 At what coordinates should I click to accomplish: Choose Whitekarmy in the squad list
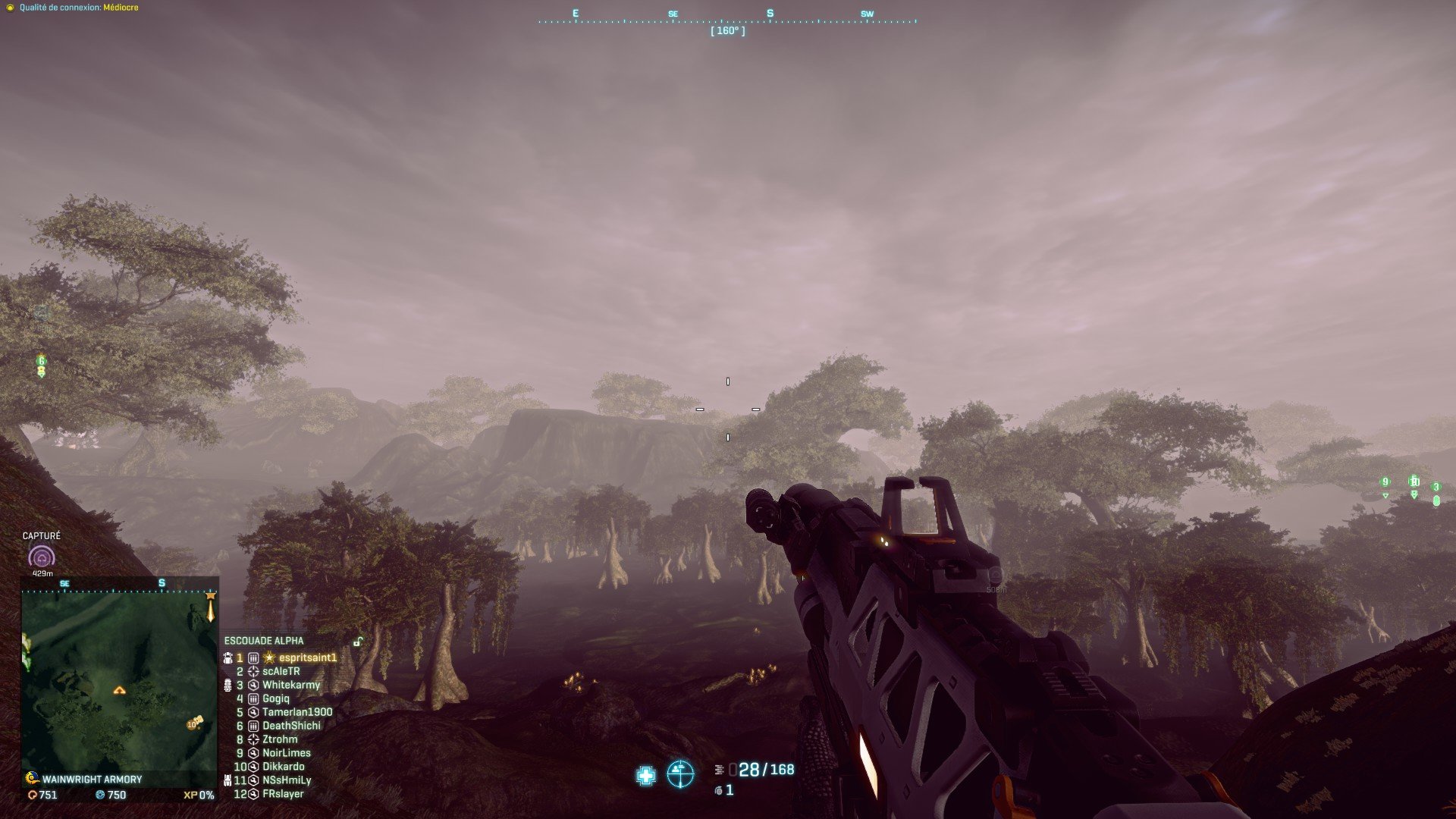(290, 685)
